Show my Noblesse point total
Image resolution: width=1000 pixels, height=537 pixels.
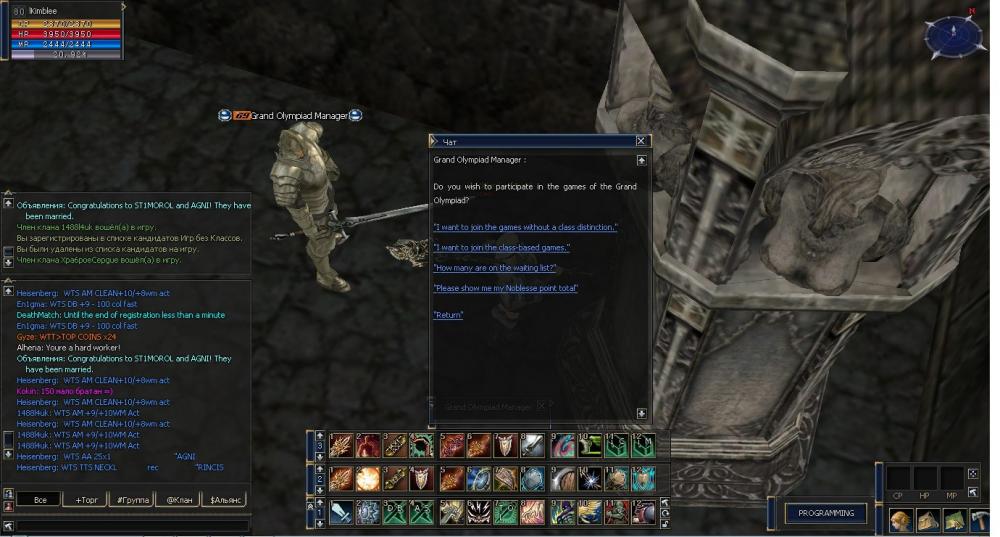pos(505,288)
